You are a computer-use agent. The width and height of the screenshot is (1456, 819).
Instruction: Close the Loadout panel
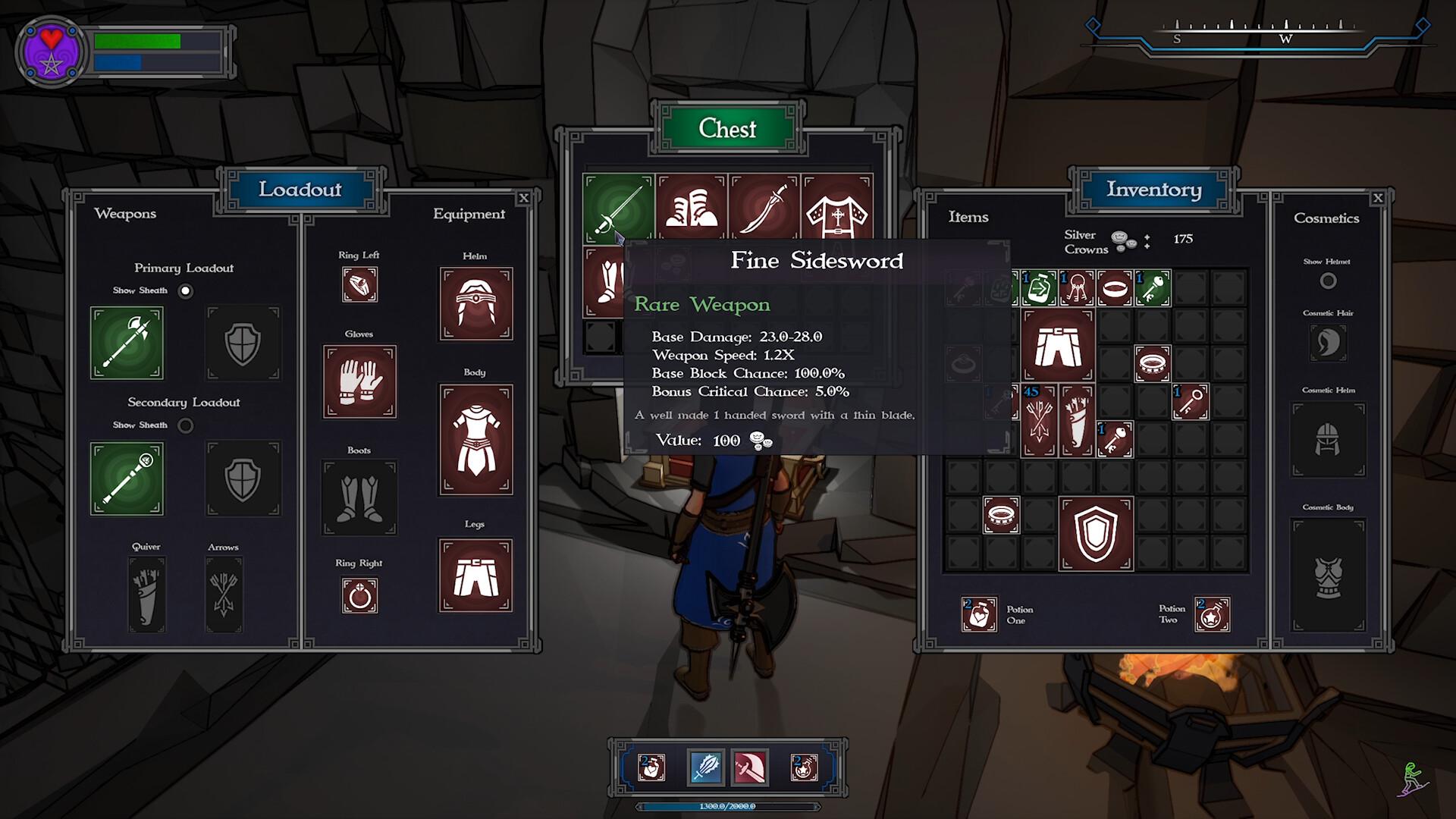click(x=523, y=199)
